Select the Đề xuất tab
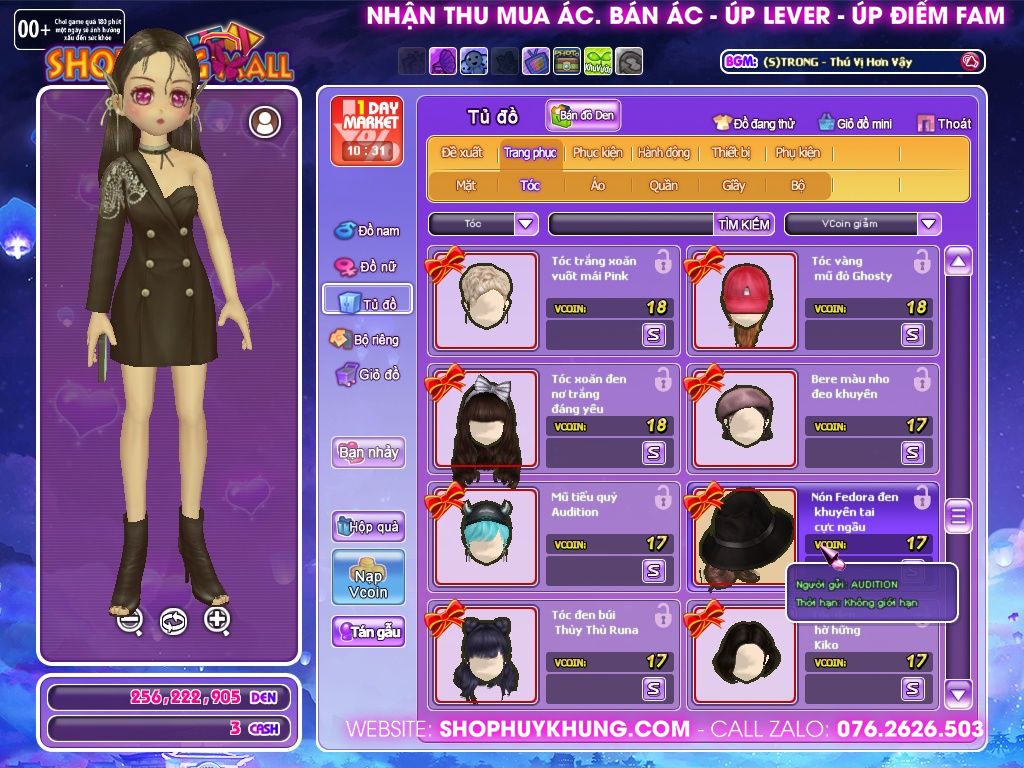The image size is (1024, 768). (462, 153)
